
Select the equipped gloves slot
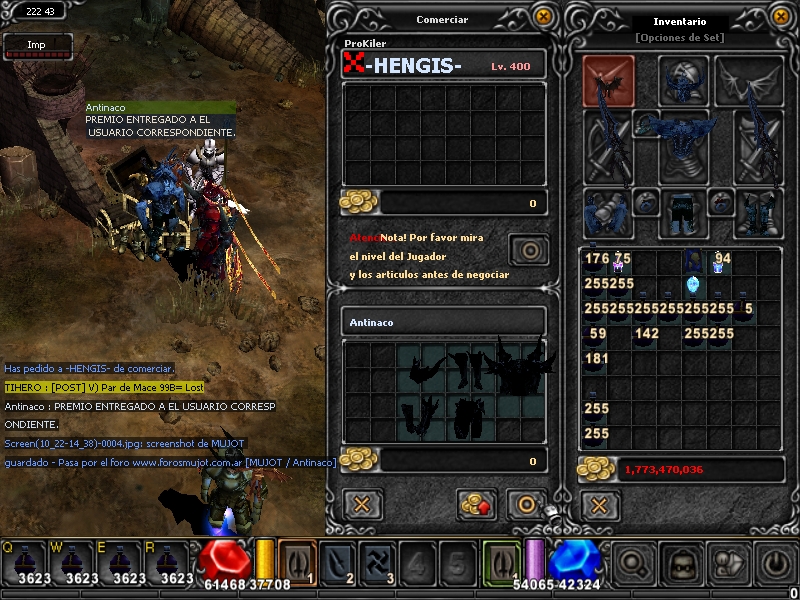(607, 212)
